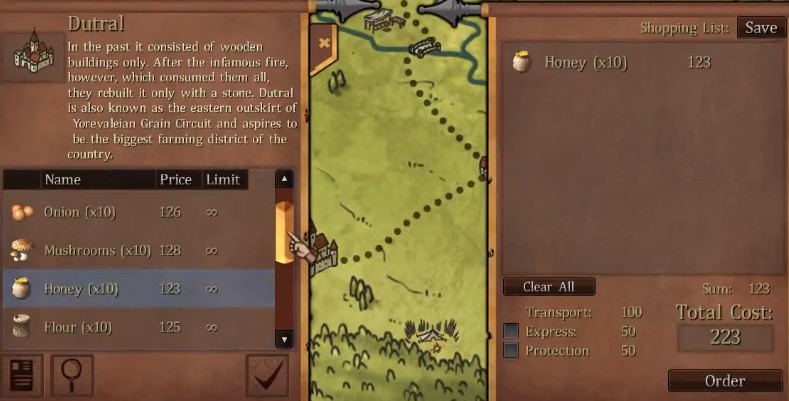Select the Honey (x10) list row
789x401 pixels.
click(x=138, y=289)
